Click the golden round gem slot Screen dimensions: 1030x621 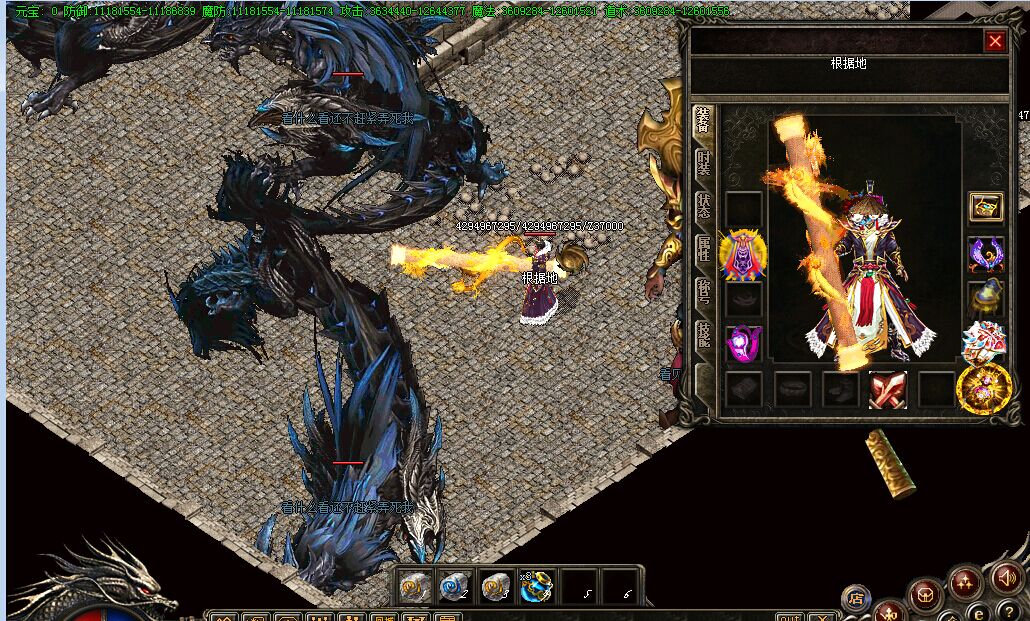[x=983, y=389]
